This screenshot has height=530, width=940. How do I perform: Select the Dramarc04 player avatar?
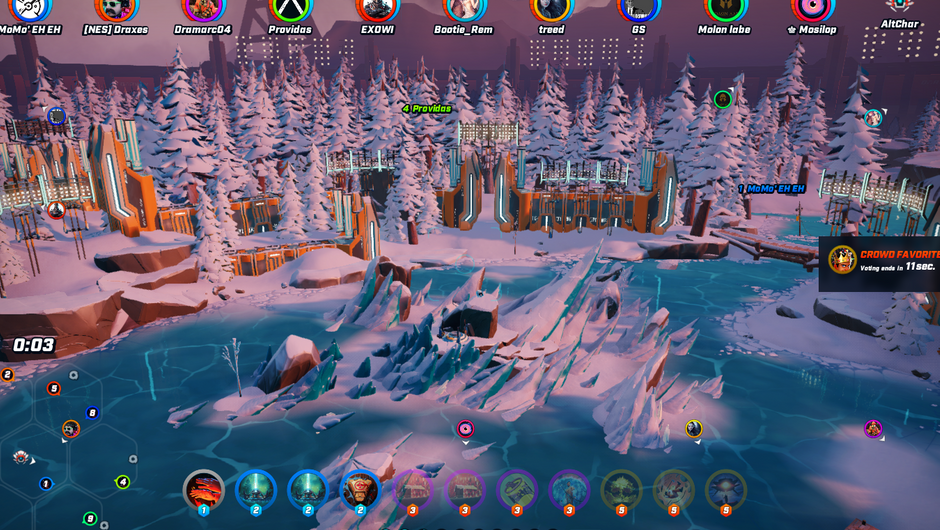click(203, 8)
